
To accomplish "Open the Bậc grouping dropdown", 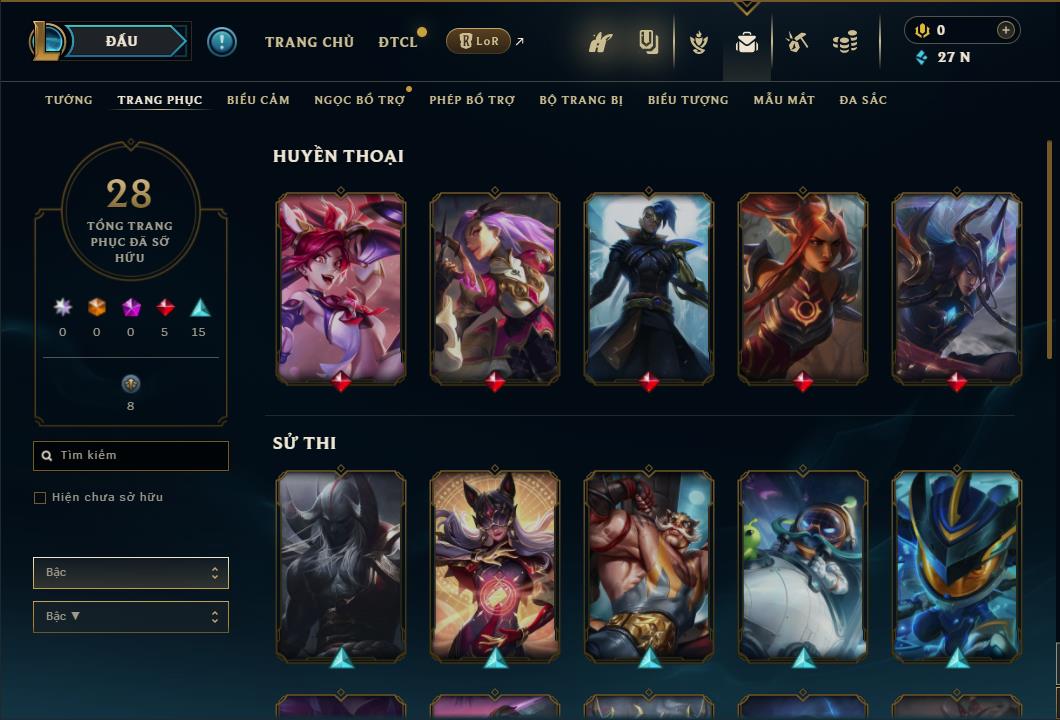I will (131, 573).
